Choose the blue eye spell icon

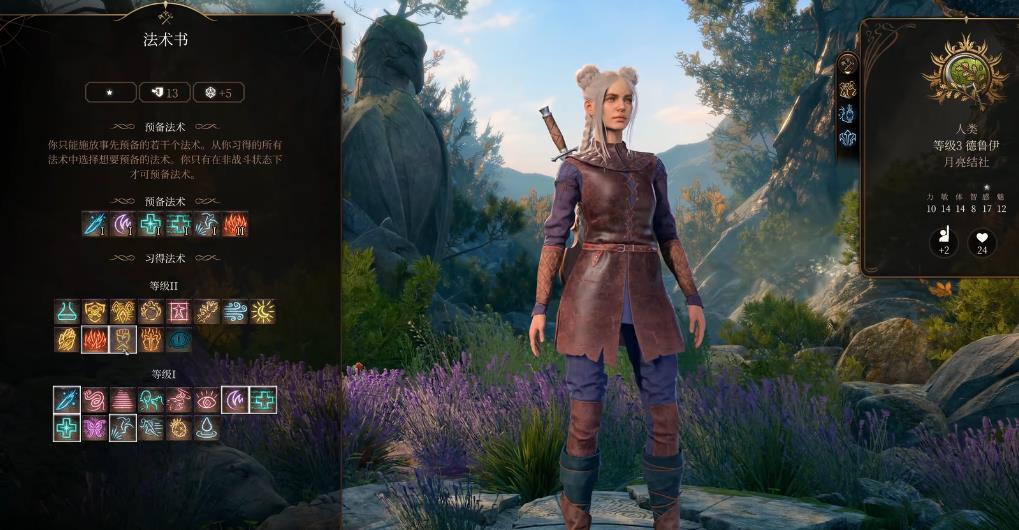179,340
